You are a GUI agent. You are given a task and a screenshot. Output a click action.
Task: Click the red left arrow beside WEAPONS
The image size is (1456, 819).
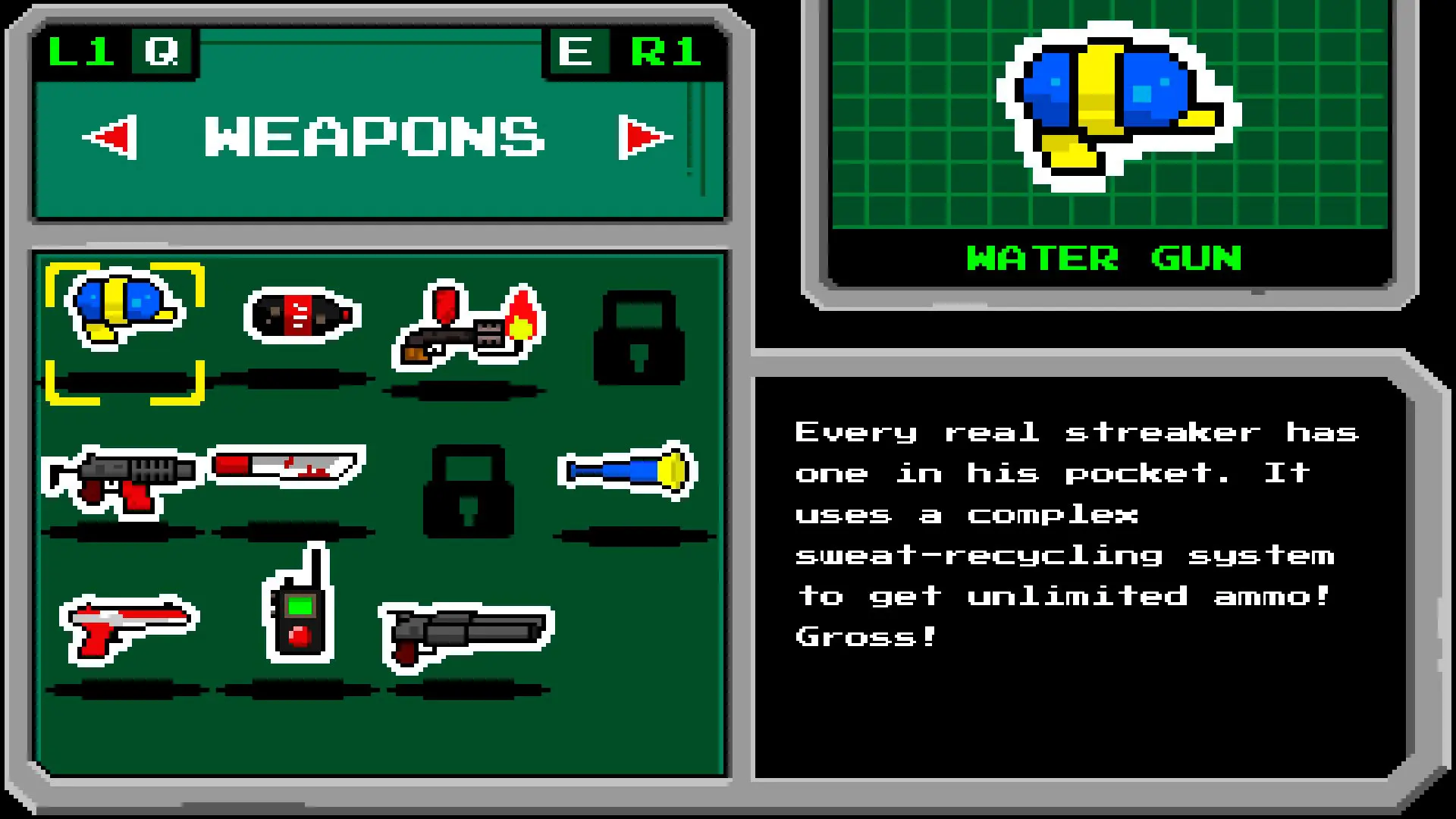click(x=112, y=137)
